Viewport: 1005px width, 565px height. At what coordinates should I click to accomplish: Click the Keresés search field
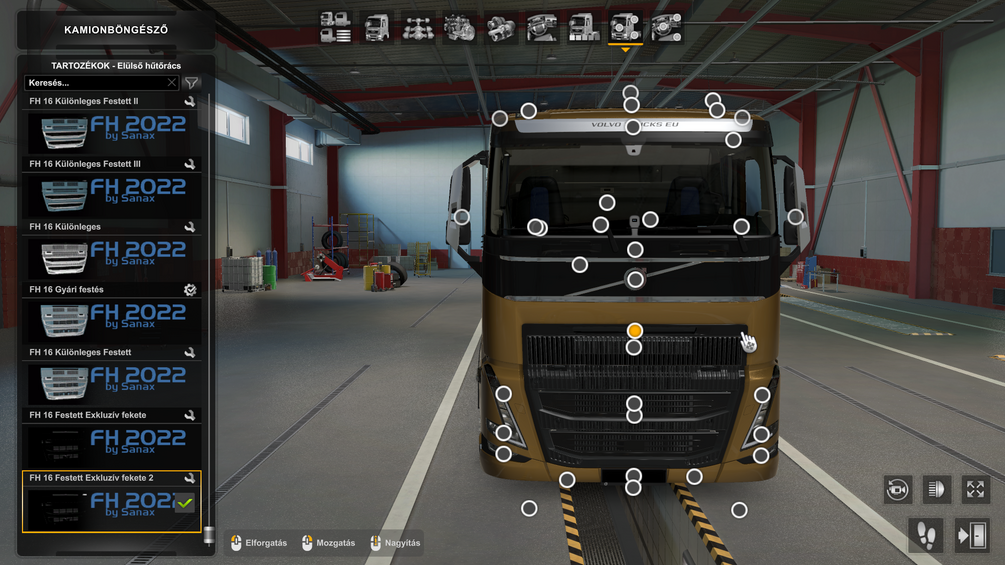click(x=95, y=83)
